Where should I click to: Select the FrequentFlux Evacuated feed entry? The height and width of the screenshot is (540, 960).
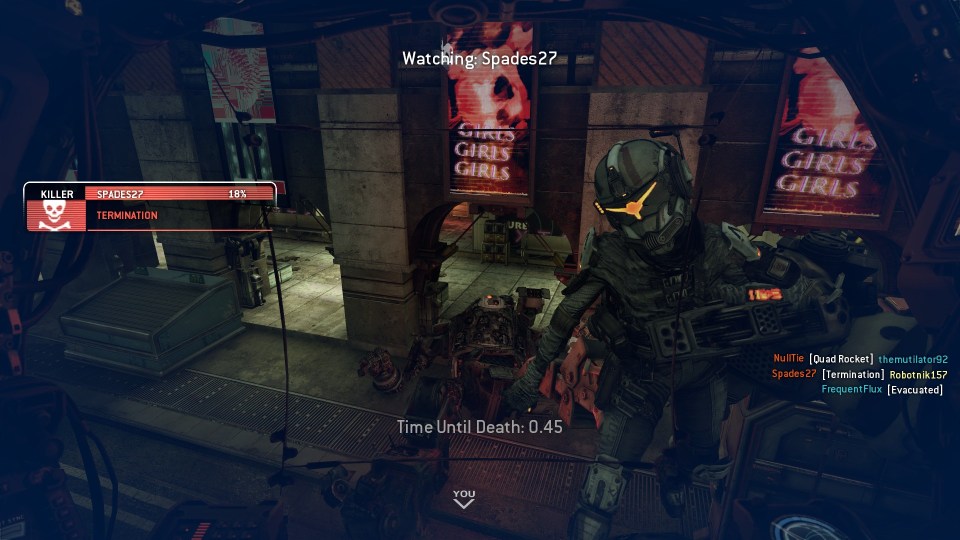point(882,389)
